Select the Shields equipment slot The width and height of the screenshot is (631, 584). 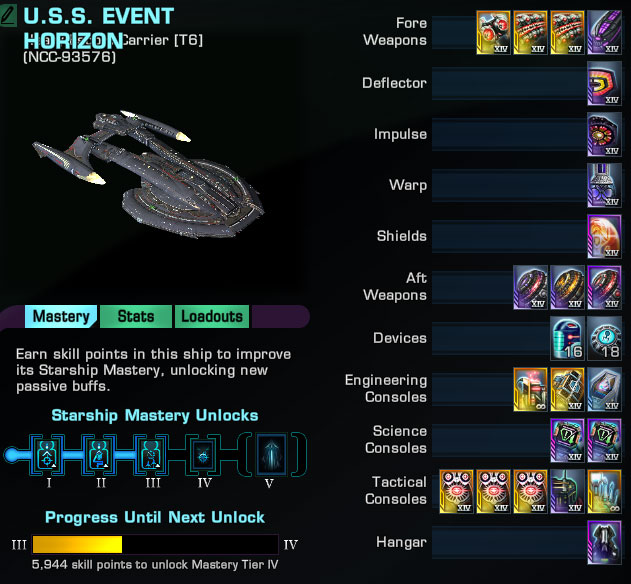click(605, 236)
